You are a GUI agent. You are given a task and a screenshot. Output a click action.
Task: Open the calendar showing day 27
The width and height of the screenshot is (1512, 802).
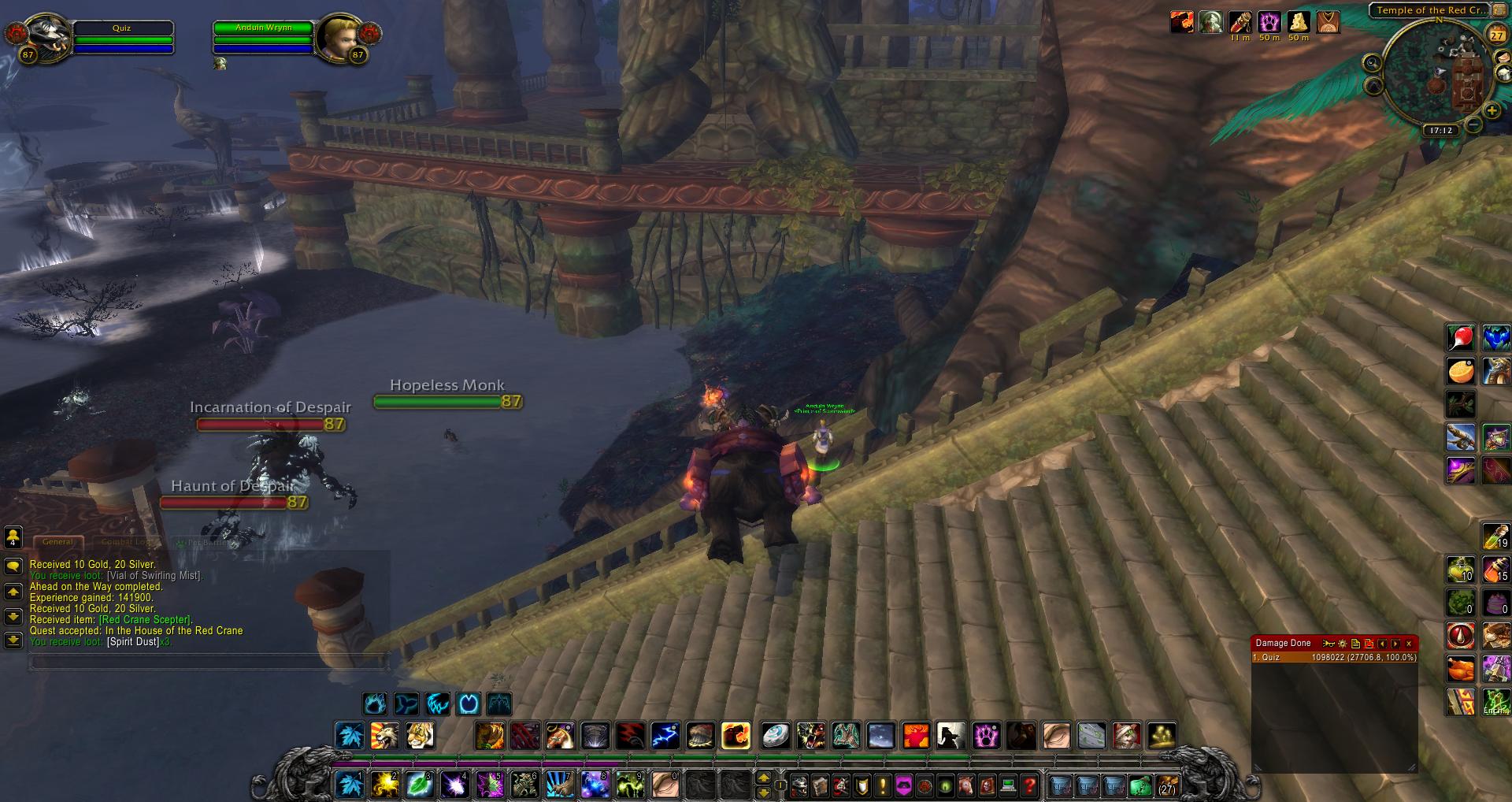1496,35
